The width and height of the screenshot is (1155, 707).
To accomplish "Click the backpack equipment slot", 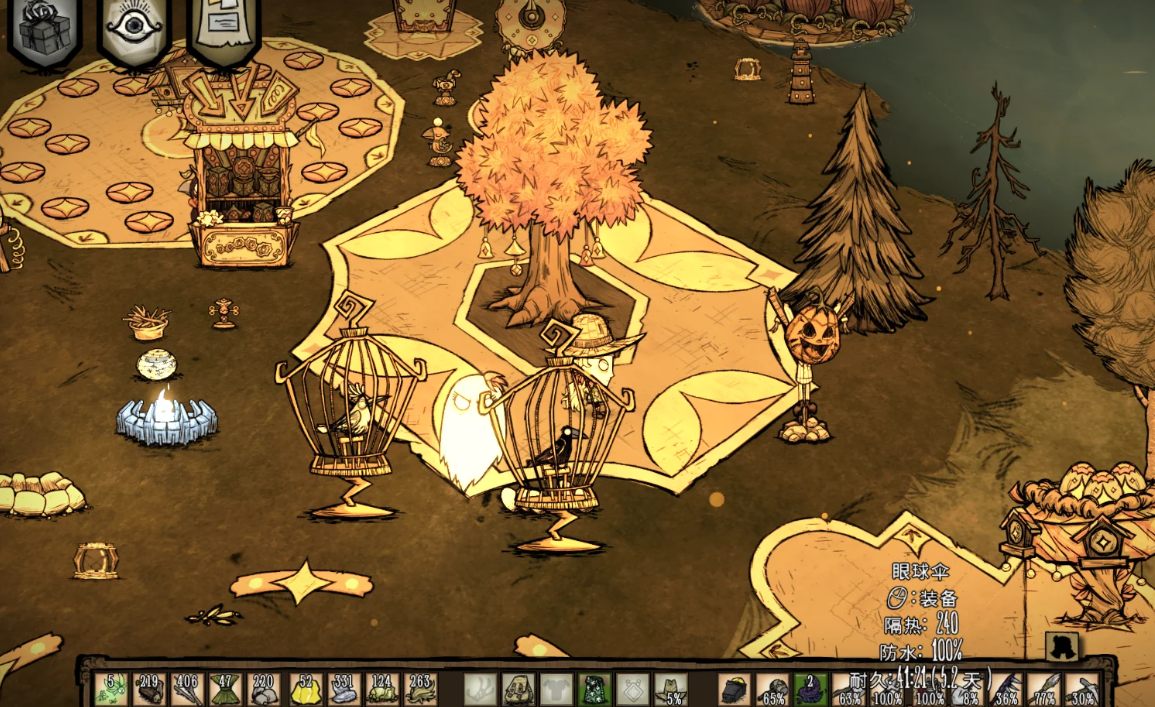I will (x=518, y=689).
